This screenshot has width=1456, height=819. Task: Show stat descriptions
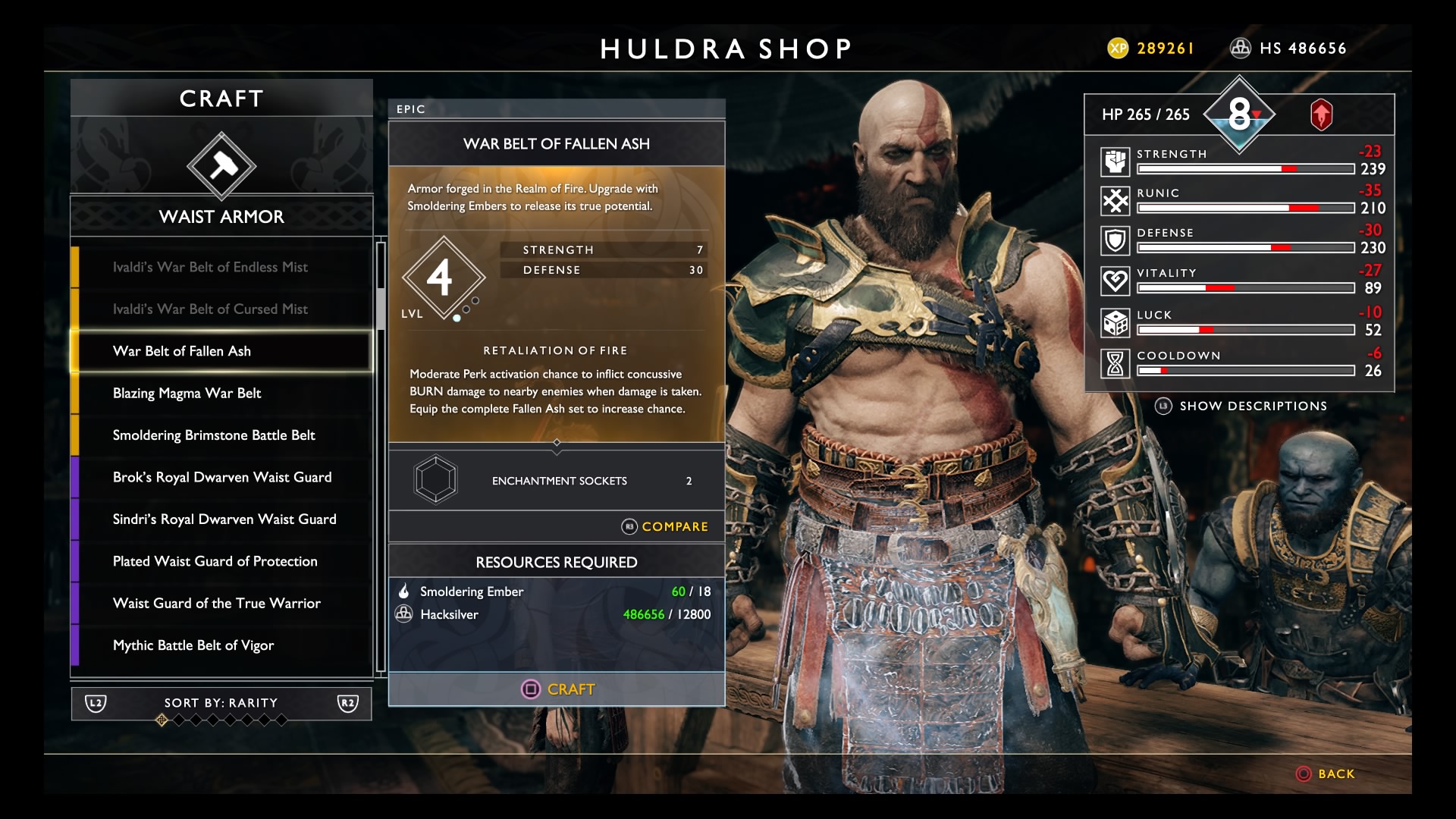click(1242, 406)
